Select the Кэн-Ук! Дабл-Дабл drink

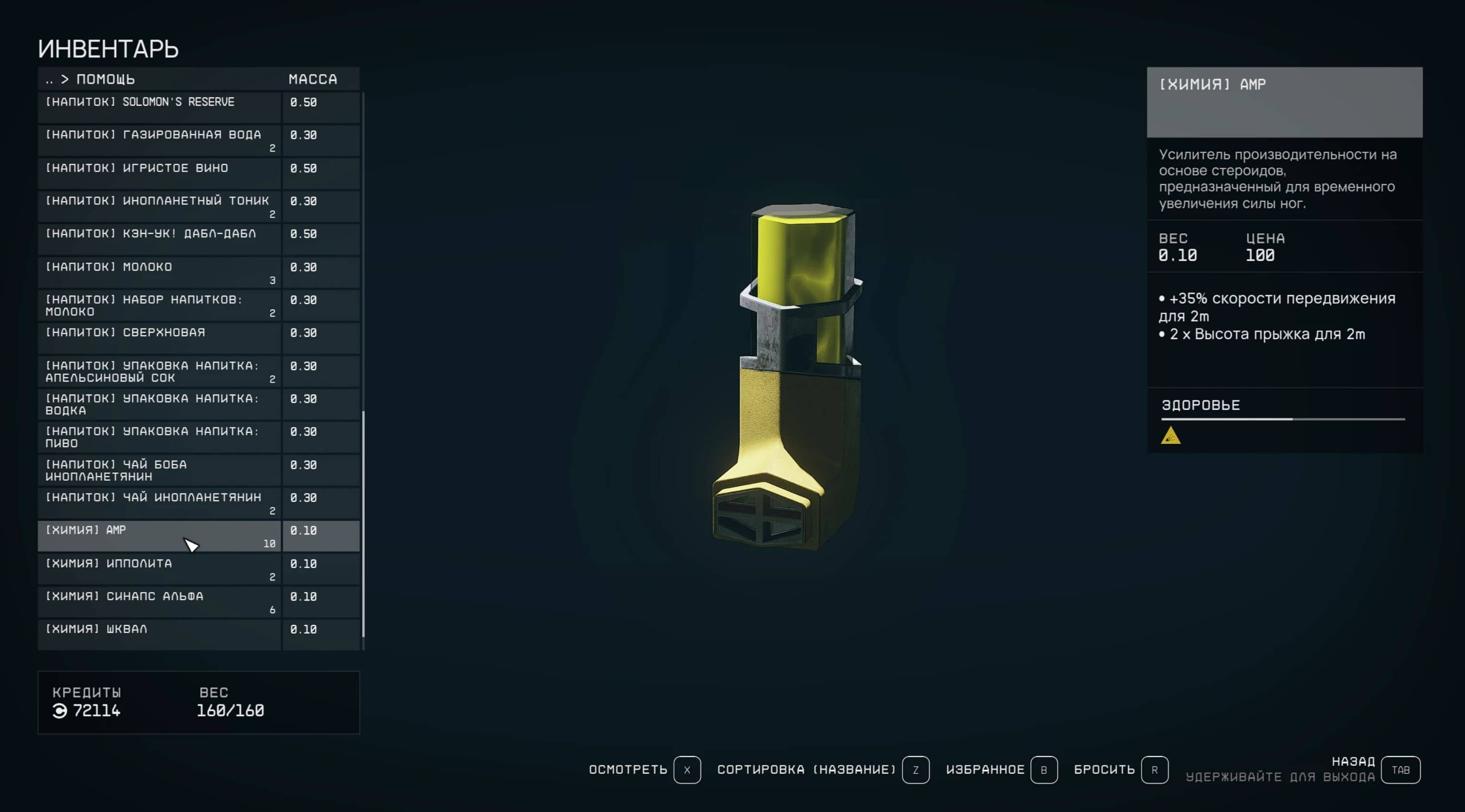[x=159, y=240]
